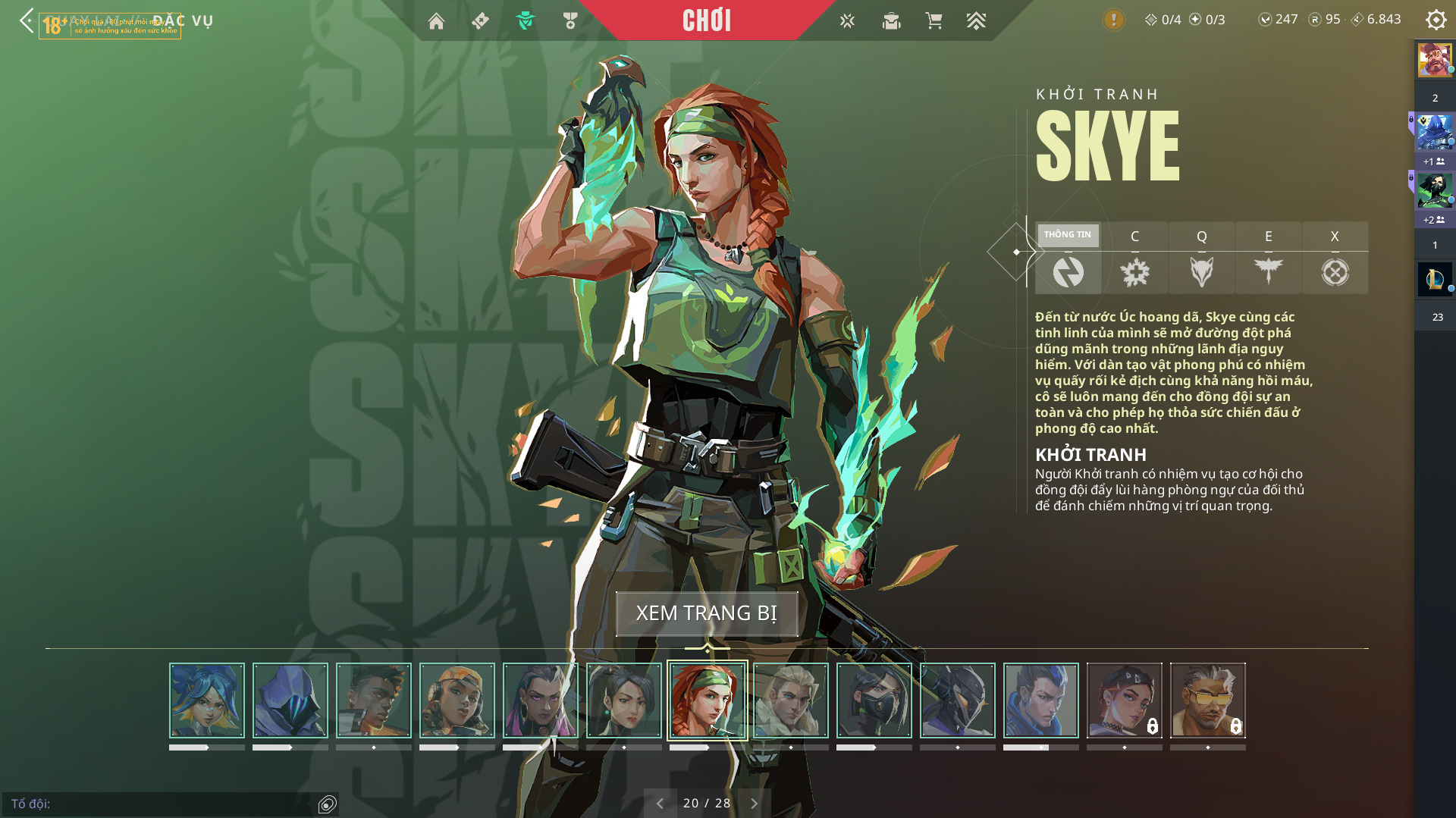
Task: Choose the Raze agent portrait
Action: pos(457,700)
